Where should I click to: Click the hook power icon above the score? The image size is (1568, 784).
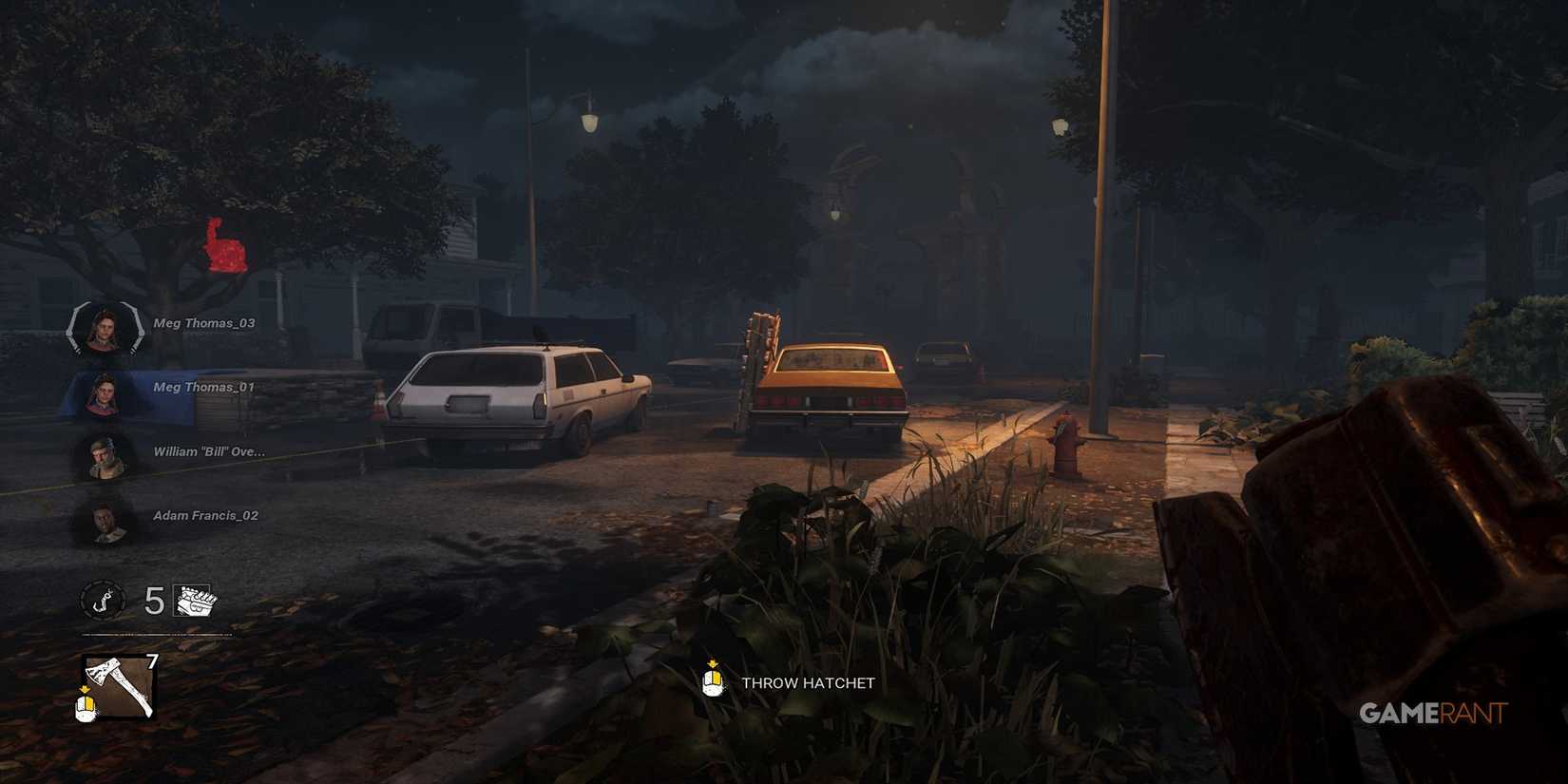(105, 601)
